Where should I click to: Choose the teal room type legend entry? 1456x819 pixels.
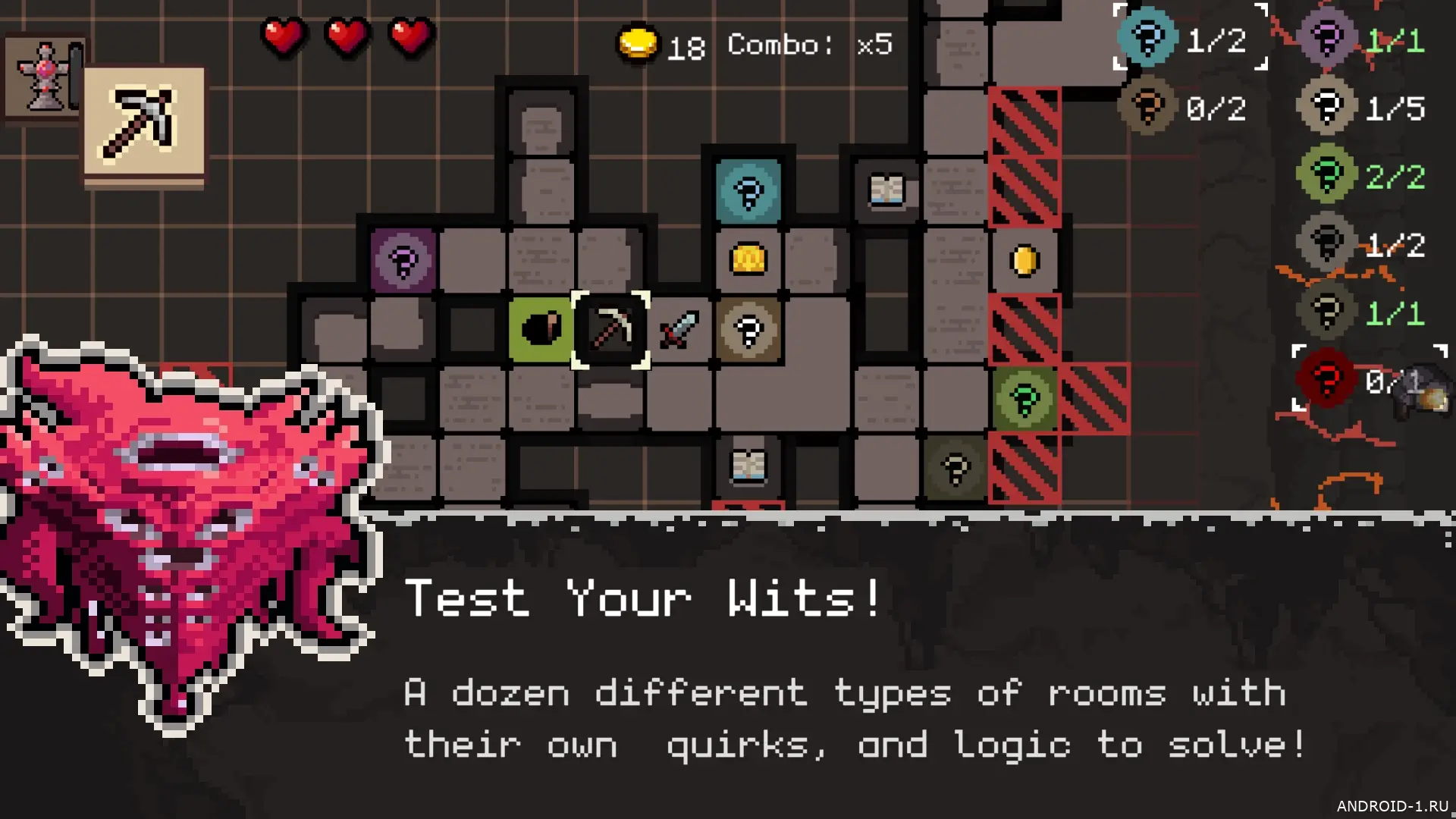[x=1190, y=38]
